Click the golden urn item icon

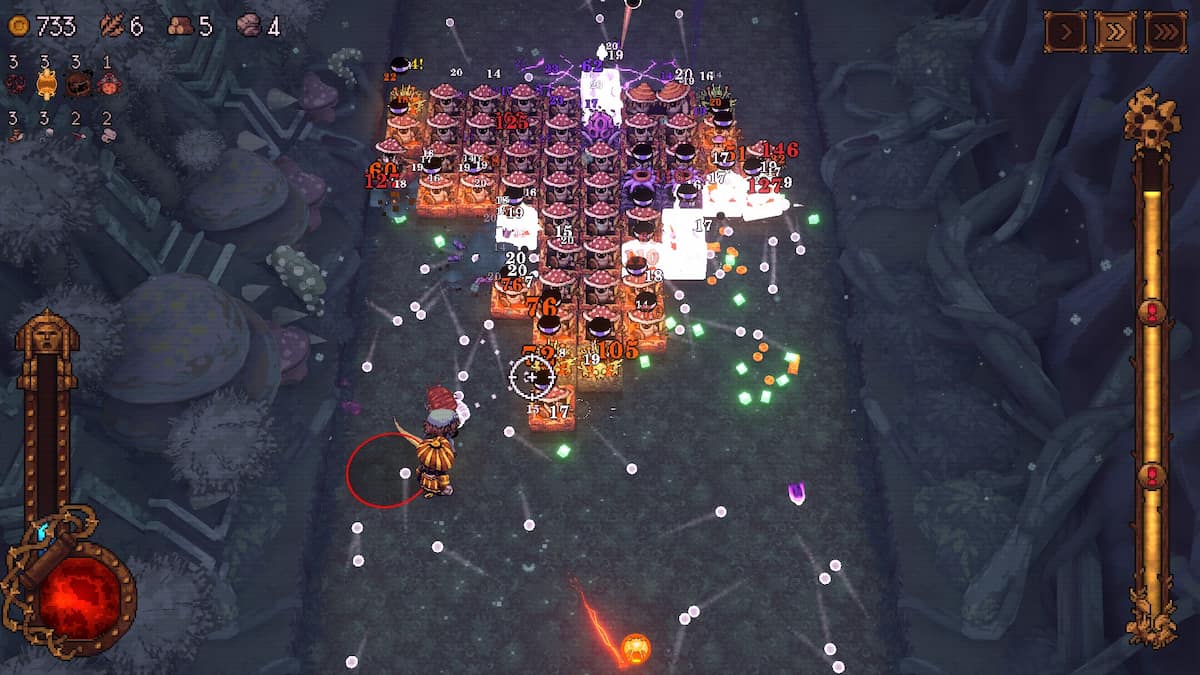(45, 85)
